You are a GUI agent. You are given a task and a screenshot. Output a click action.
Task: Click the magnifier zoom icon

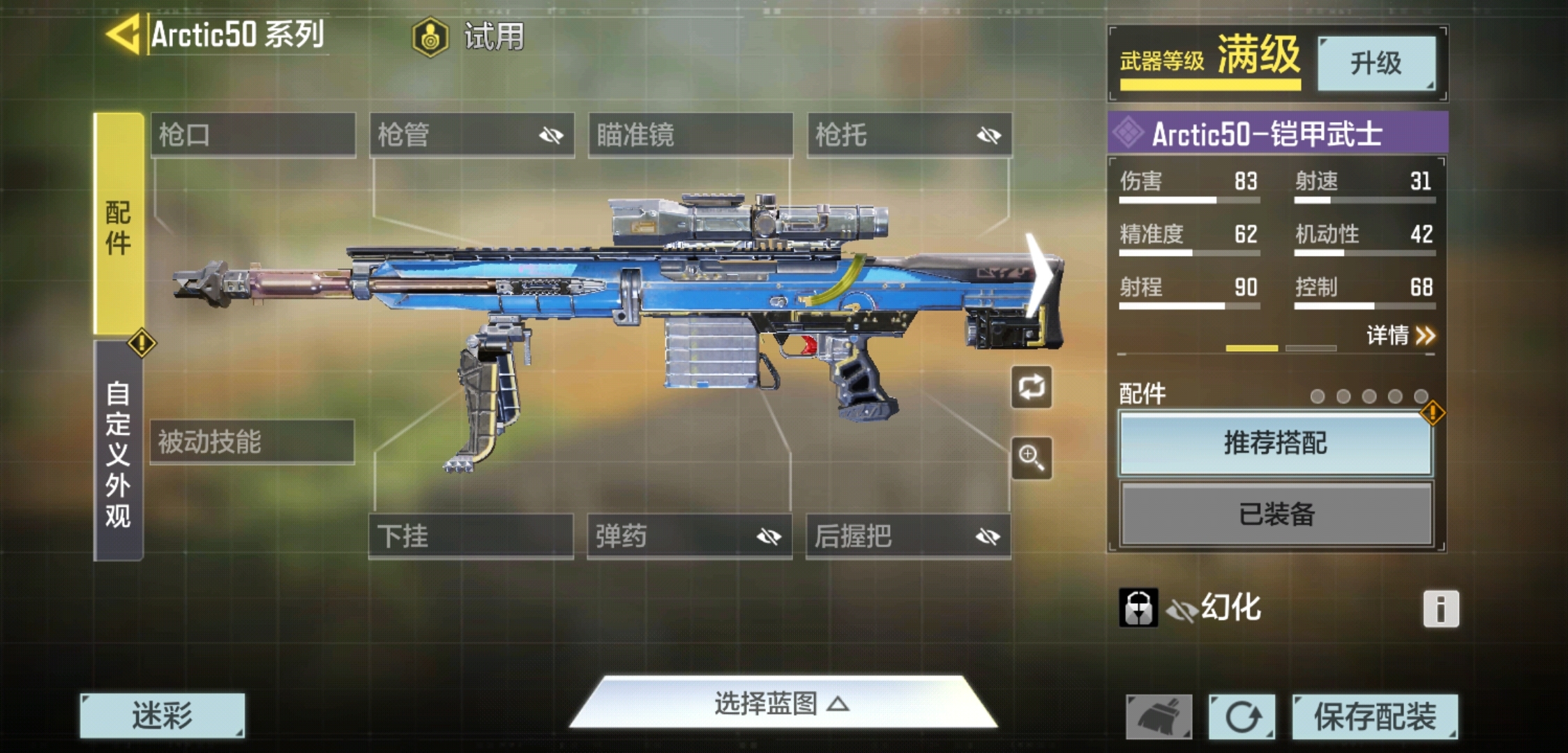[x=1032, y=458]
